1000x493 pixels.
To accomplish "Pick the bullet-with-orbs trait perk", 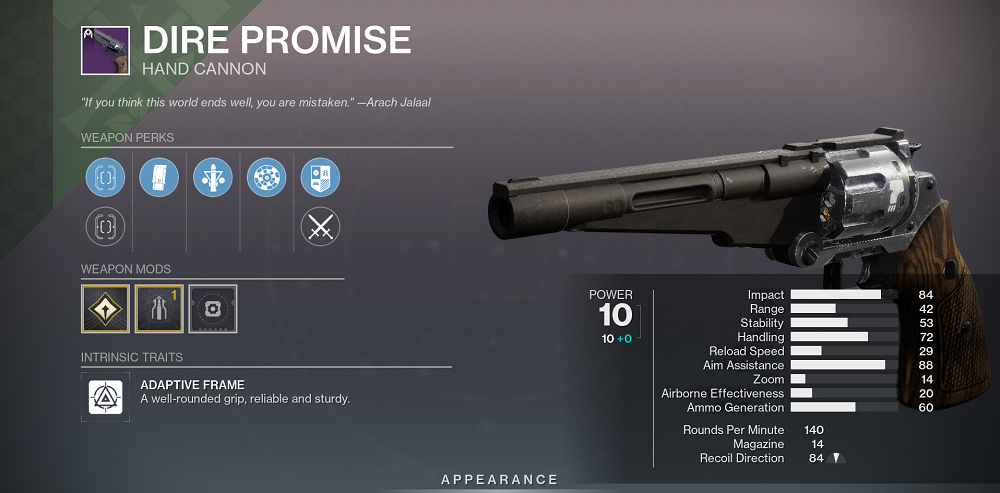I will tap(213, 178).
